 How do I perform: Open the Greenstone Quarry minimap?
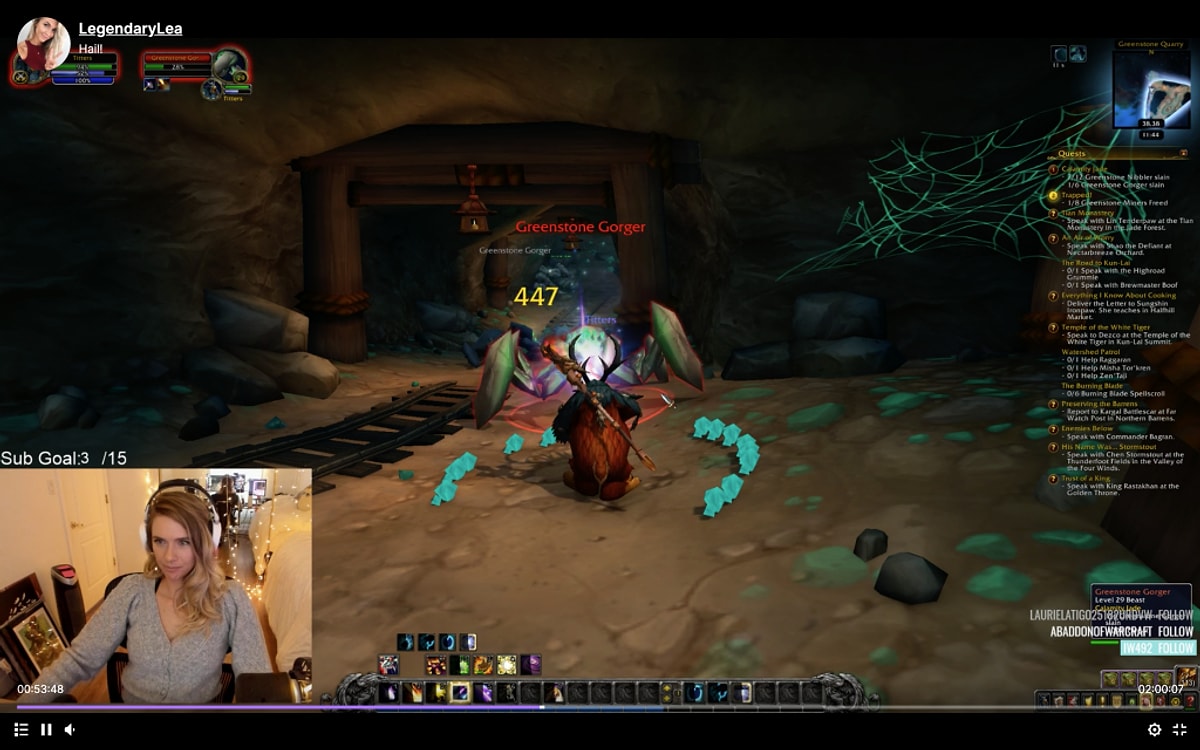coord(1151,89)
